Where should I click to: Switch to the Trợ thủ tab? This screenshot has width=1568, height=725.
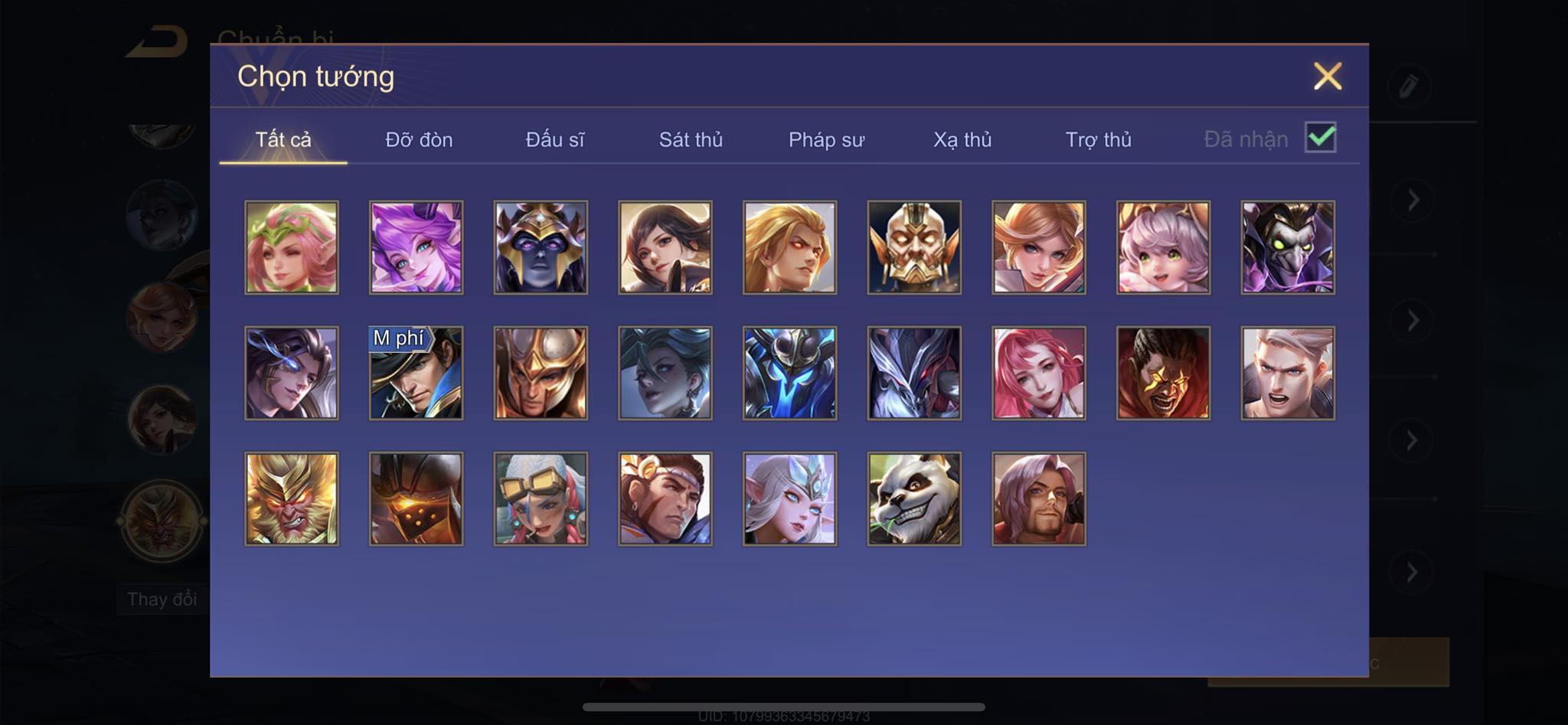1098,140
